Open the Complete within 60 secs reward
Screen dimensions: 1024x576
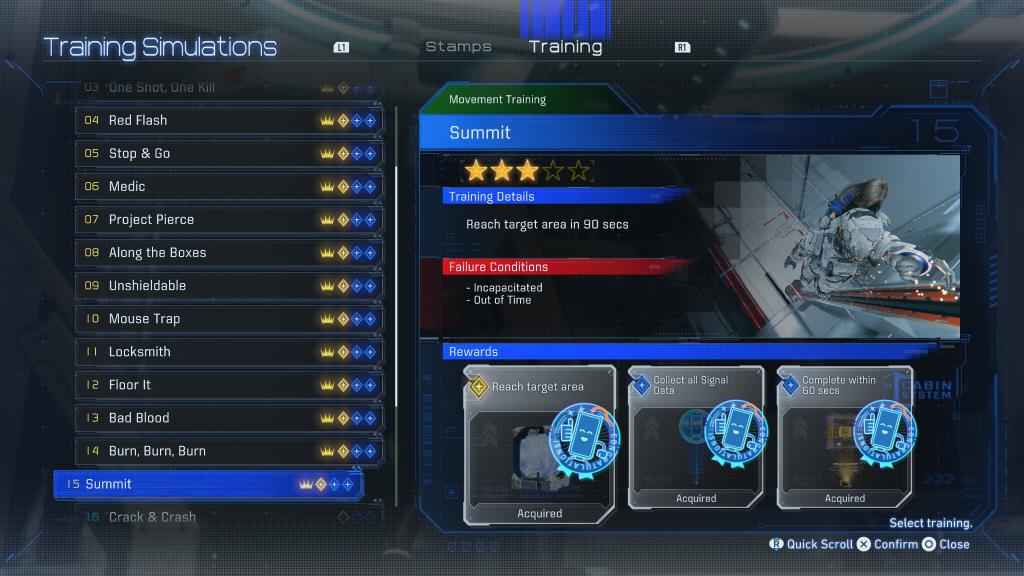tap(844, 438)
